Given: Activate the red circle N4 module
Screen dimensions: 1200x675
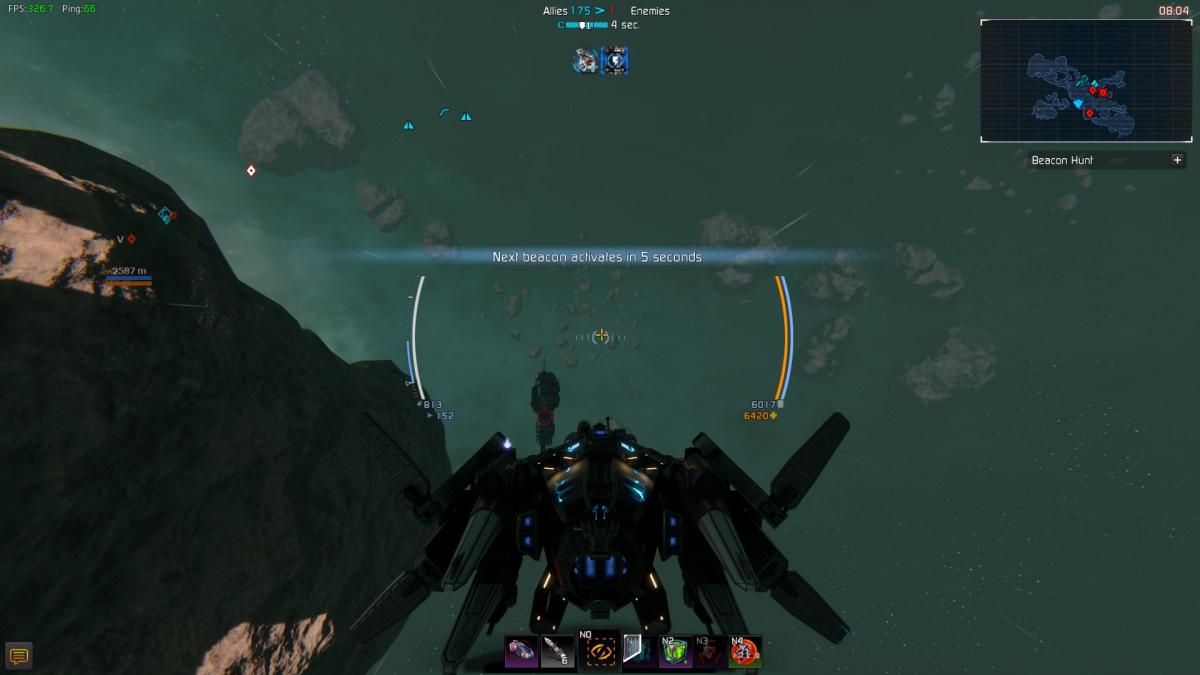Looking at the screenshot, I should (x=744, y=652).
